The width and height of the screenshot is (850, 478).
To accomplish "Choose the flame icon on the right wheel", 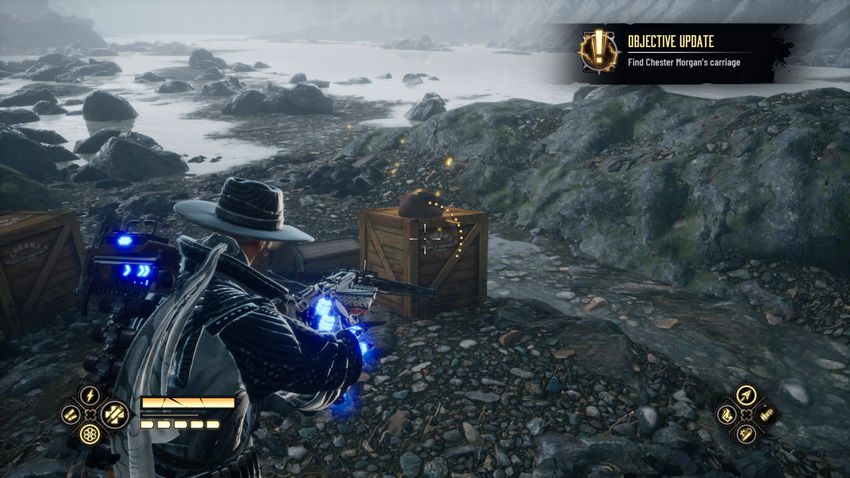I will pyautogui.click(x=726, y=414).
